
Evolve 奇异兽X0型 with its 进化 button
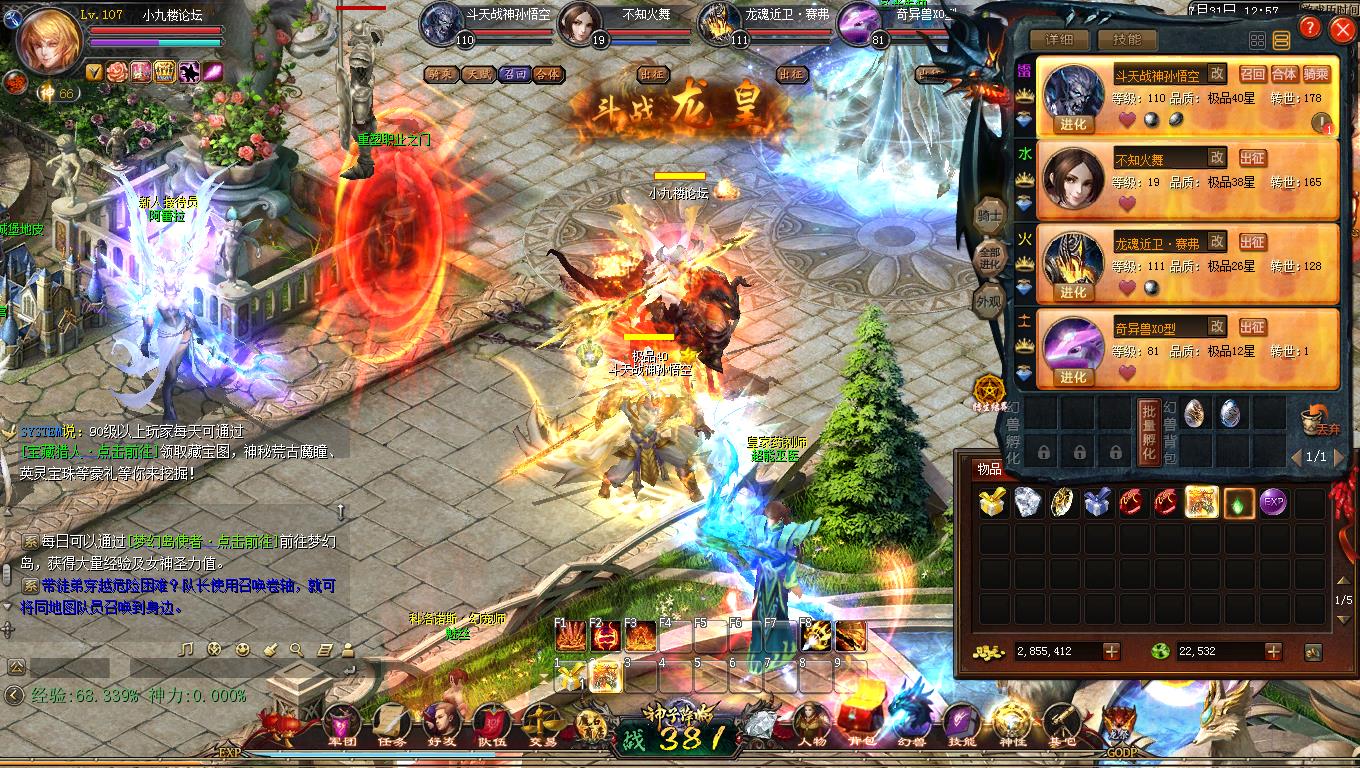pyautogui.click(x=1073, y=377)
